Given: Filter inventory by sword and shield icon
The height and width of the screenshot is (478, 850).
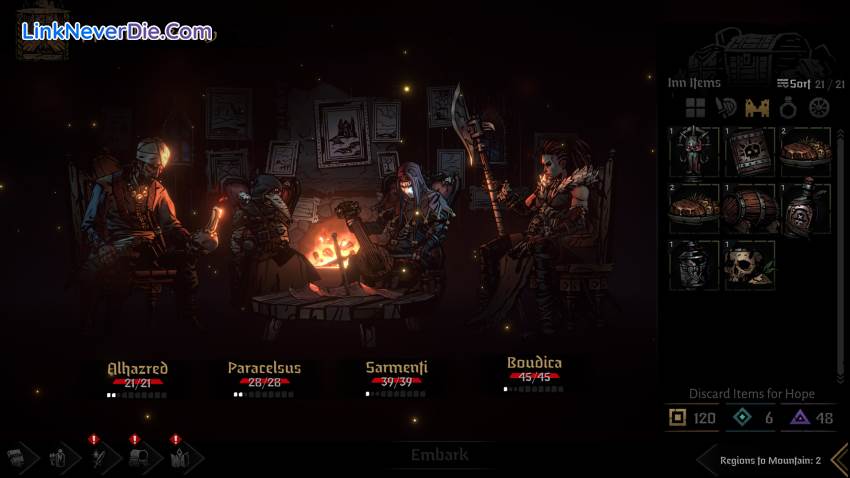Looking at the screenshot, I should point(726,108).
